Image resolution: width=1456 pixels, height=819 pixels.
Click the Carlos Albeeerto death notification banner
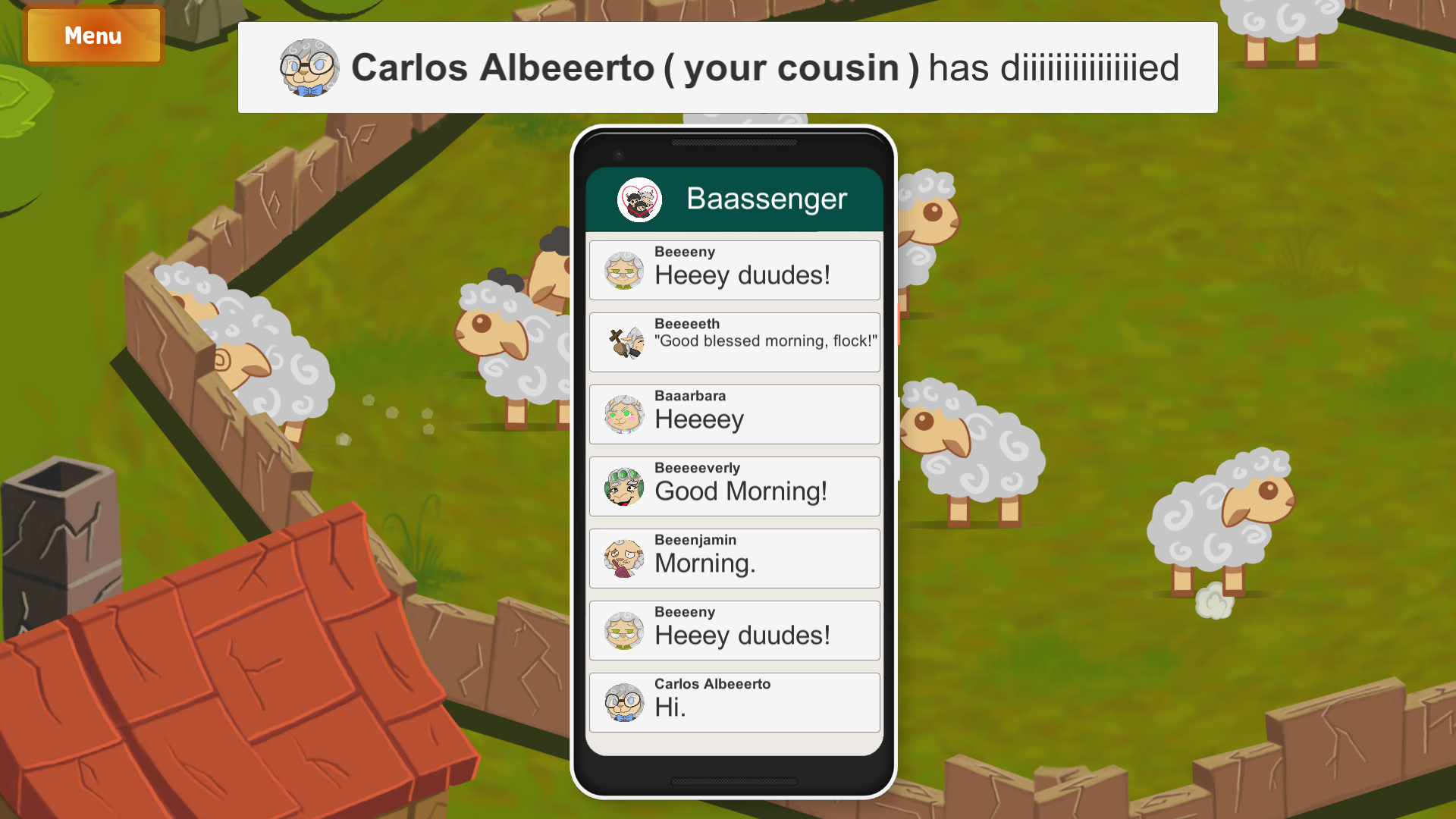(727, 67)
